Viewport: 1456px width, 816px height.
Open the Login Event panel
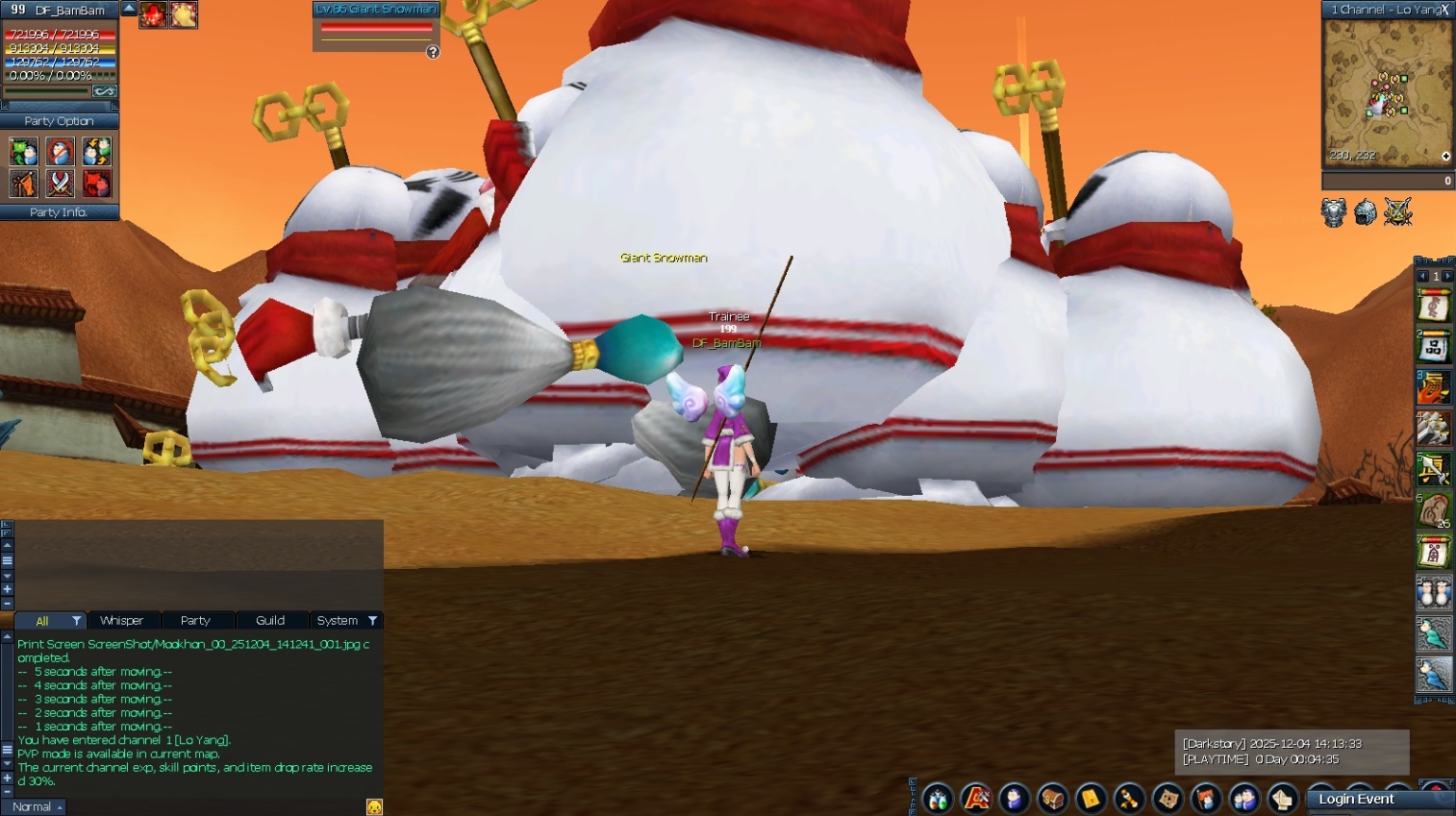[1356, 799]
